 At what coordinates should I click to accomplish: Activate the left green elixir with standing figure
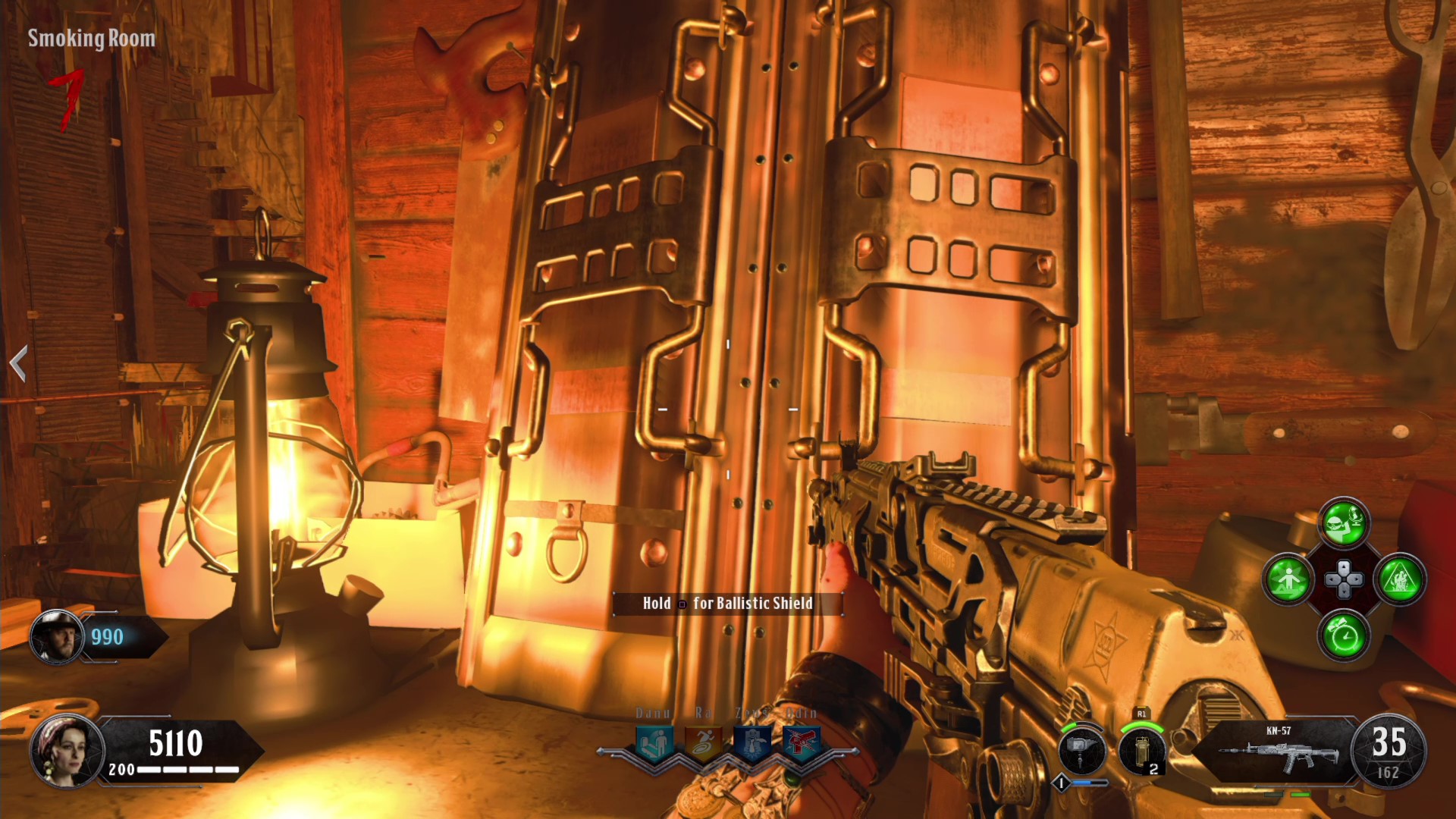coord(1288,580)
